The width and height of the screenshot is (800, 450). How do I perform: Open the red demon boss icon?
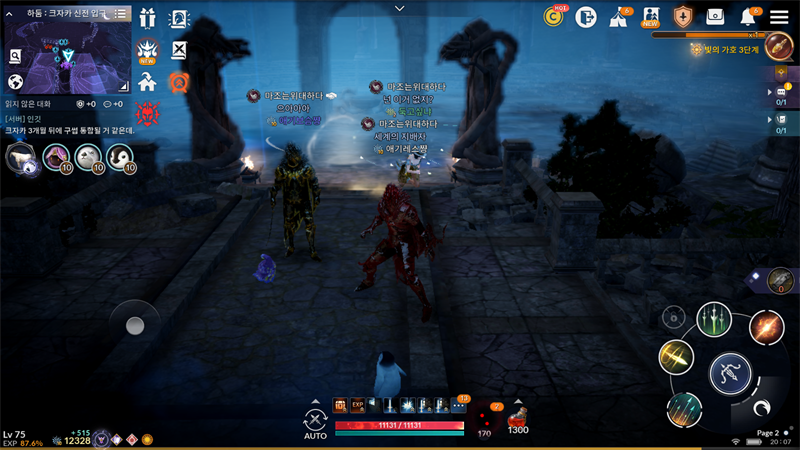148,113
